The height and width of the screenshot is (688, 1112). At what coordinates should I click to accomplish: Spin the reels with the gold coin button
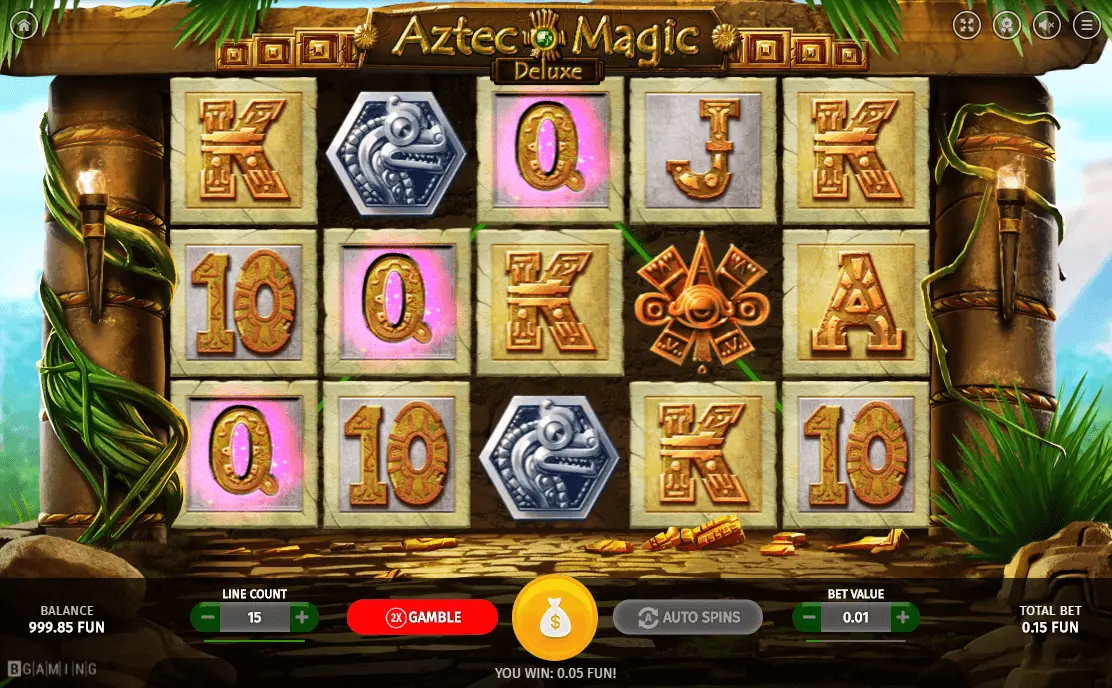pyautogui.click(x=555, y=619)
